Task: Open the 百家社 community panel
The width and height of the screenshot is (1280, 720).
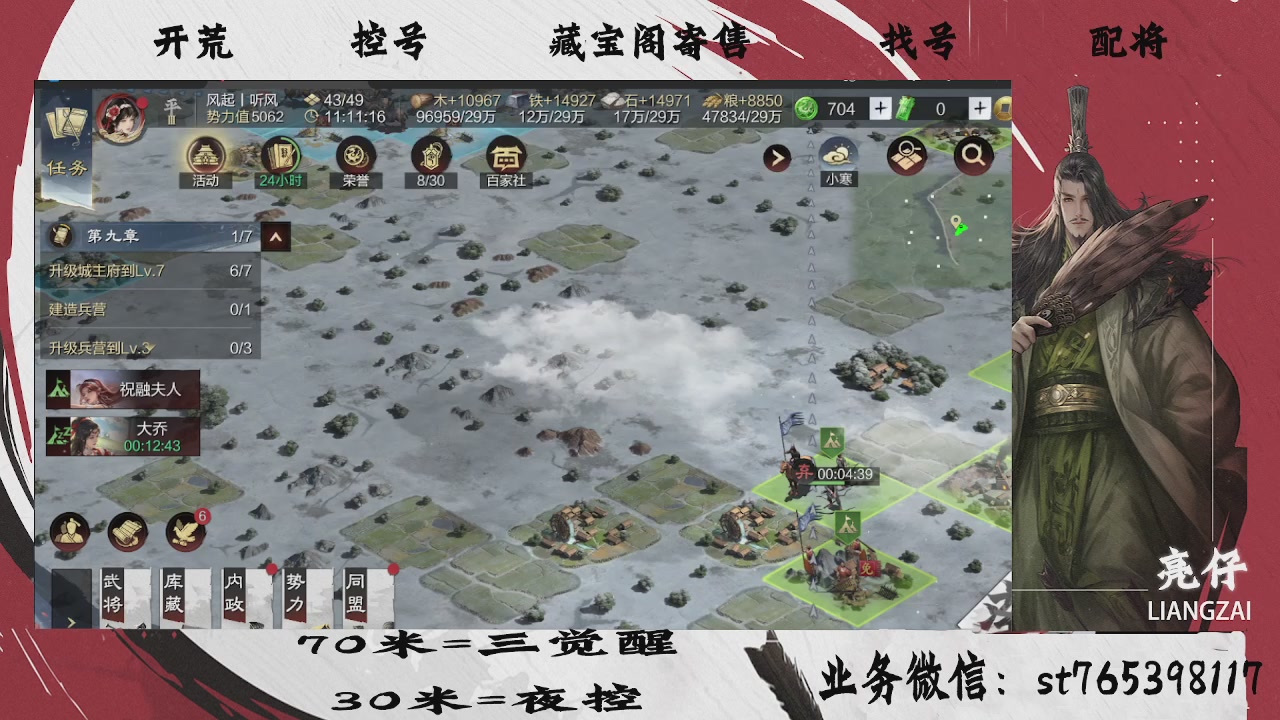Action: (506, 158)
